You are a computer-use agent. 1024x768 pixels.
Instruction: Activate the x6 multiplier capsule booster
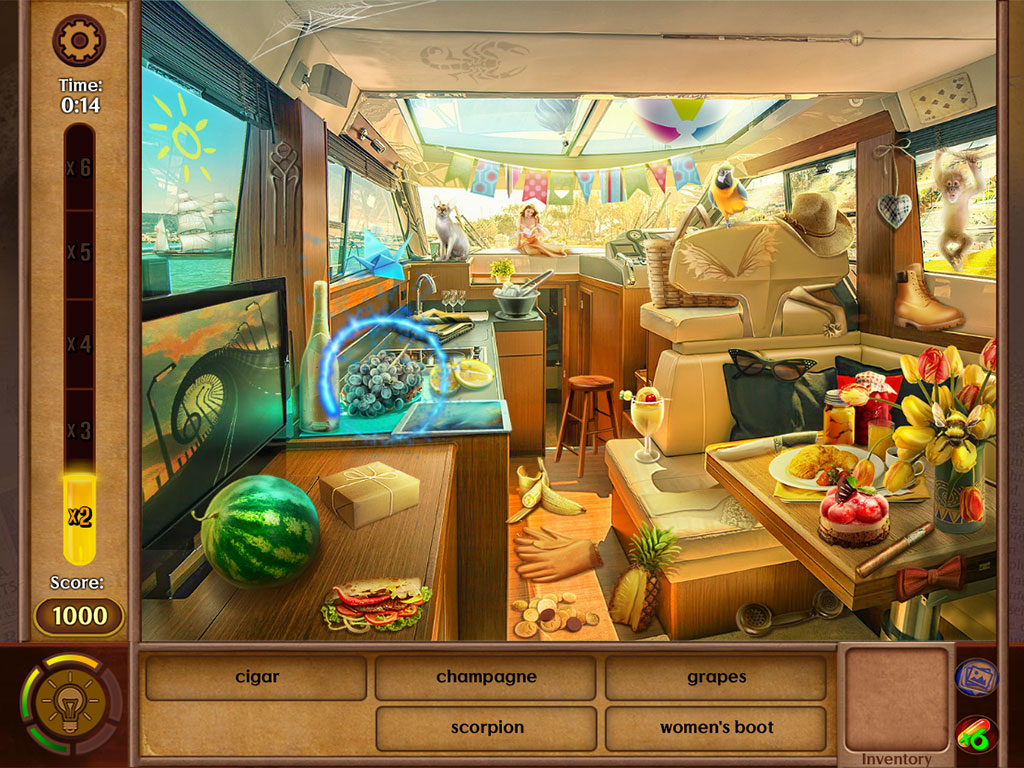pyautogui.click(x=975, y=736)
